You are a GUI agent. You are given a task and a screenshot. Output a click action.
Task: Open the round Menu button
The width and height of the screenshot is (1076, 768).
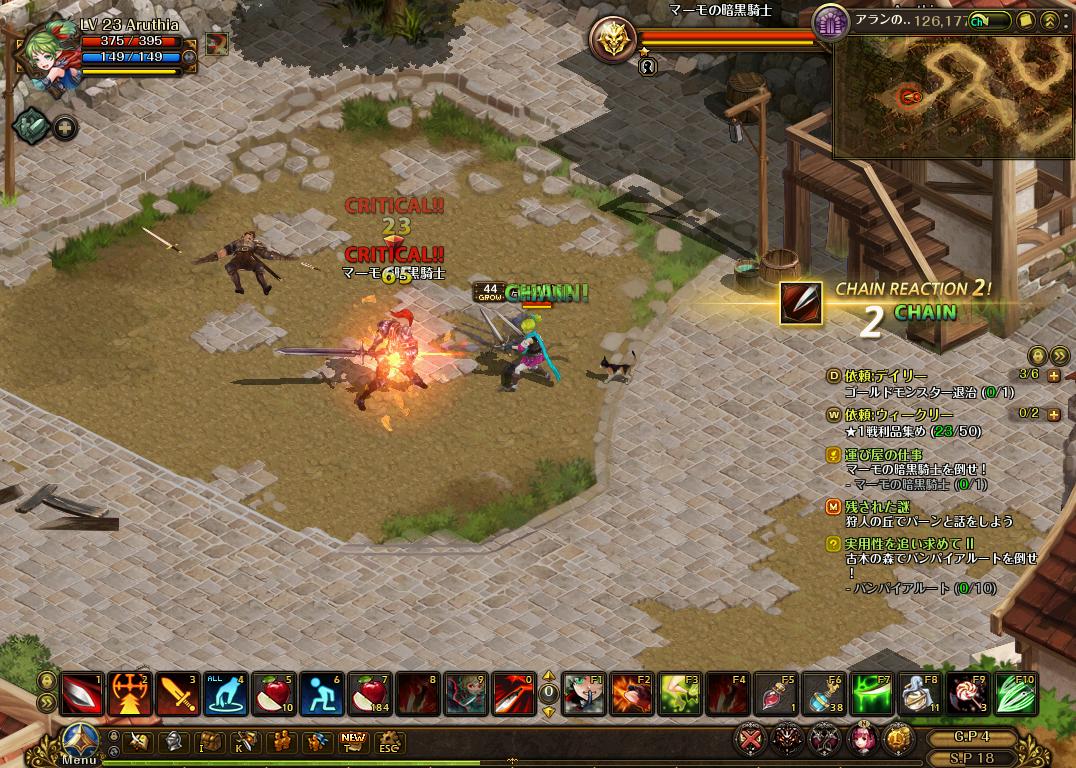pyautogui.click(x=80, y=740)
